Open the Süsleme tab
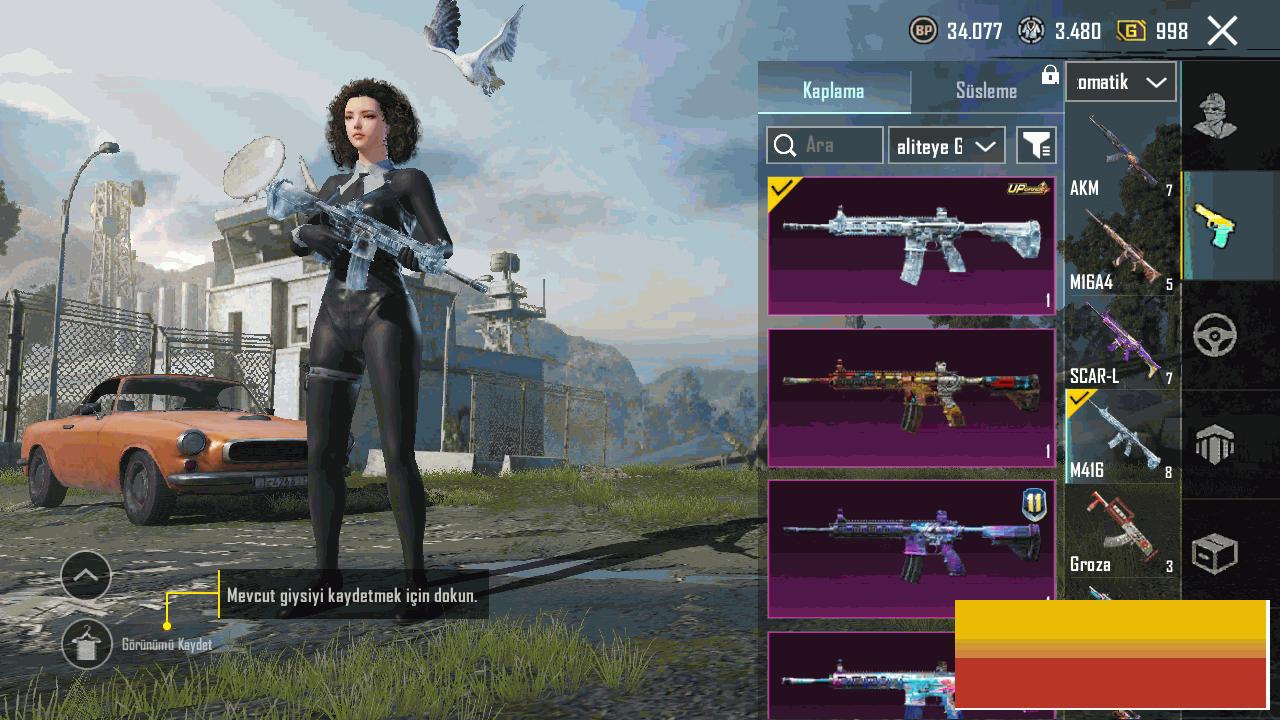The width and height of the screenshot is (1280, 720). [x=986, y=91]
